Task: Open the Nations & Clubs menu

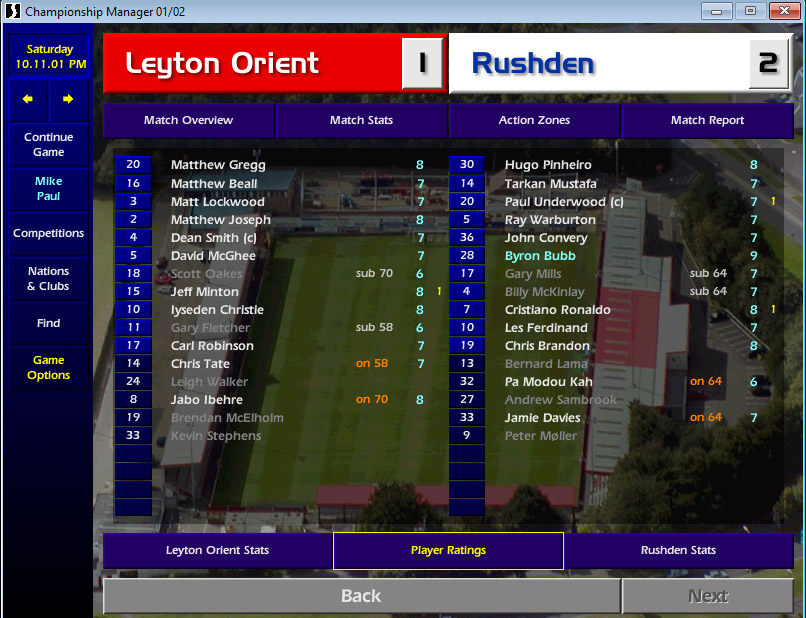Action: 49,278
